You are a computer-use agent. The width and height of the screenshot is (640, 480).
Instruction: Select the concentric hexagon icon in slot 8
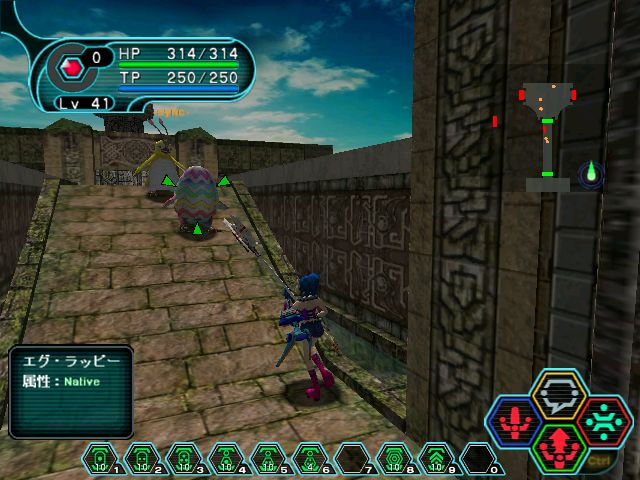click(x=394, y=458)
